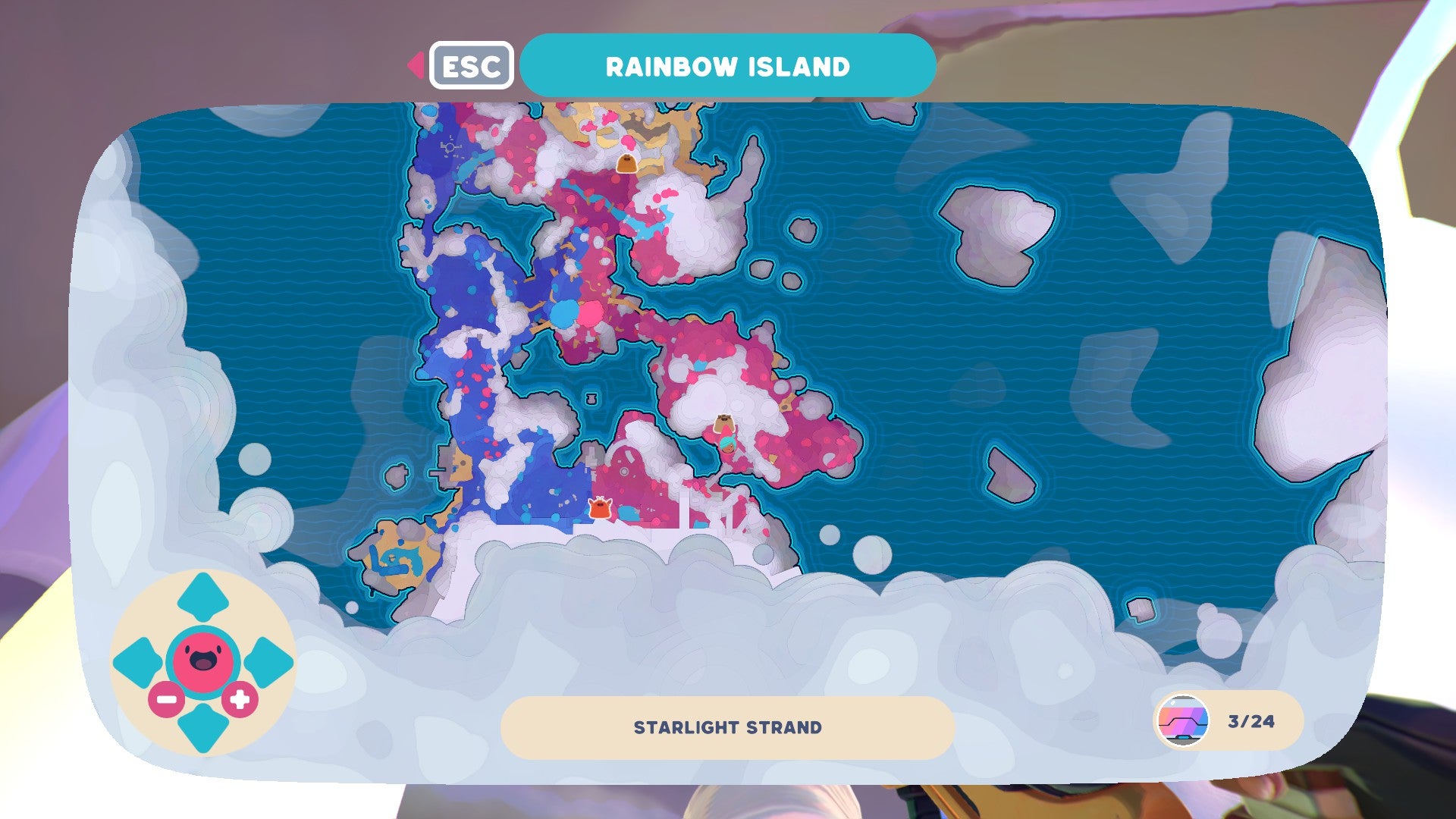Click the orange slime marker on the lower coast

pyautogui.click(x=598, y=508)
